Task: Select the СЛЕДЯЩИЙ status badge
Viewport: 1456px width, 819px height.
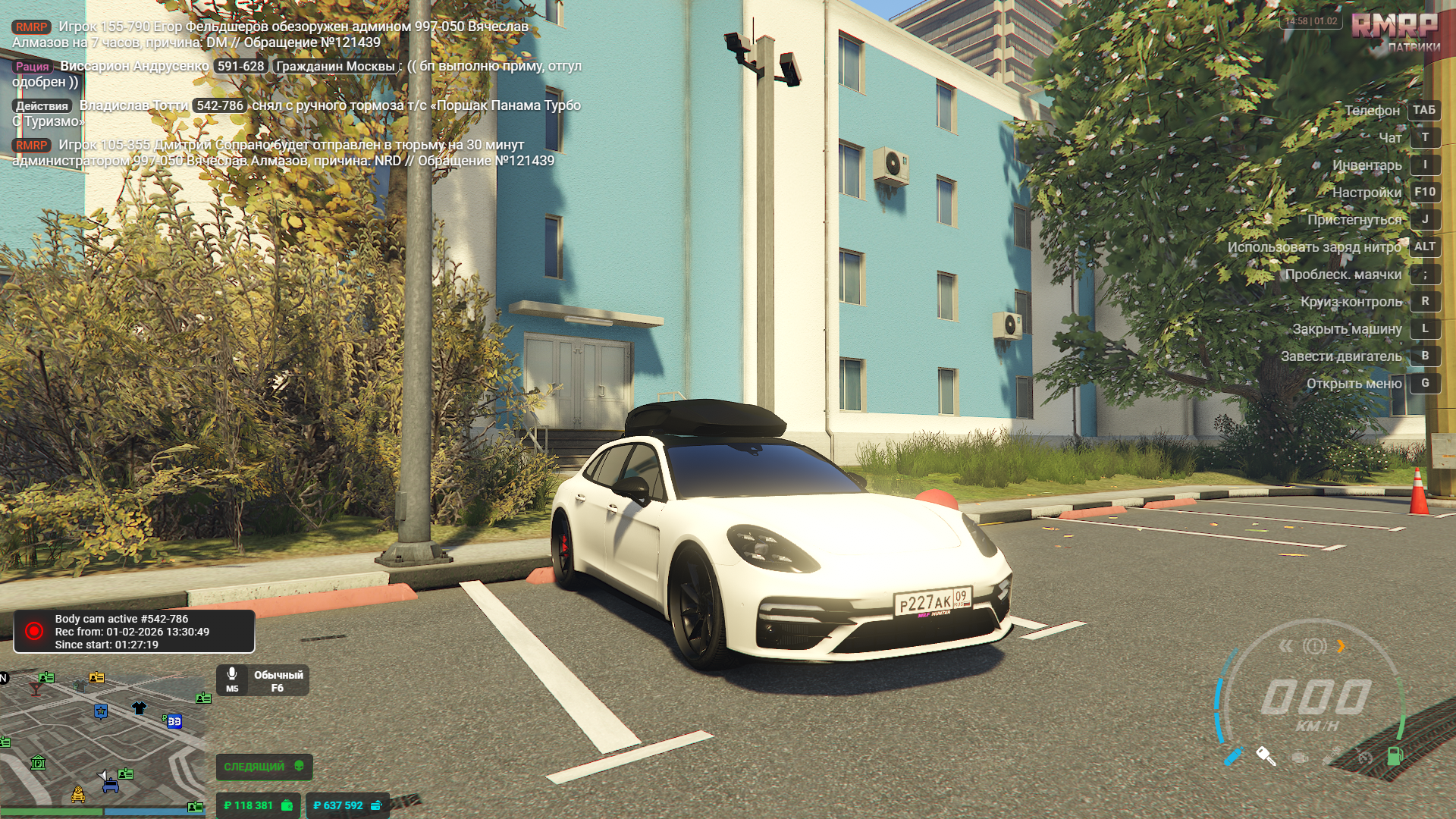Action: pos(263,767)
